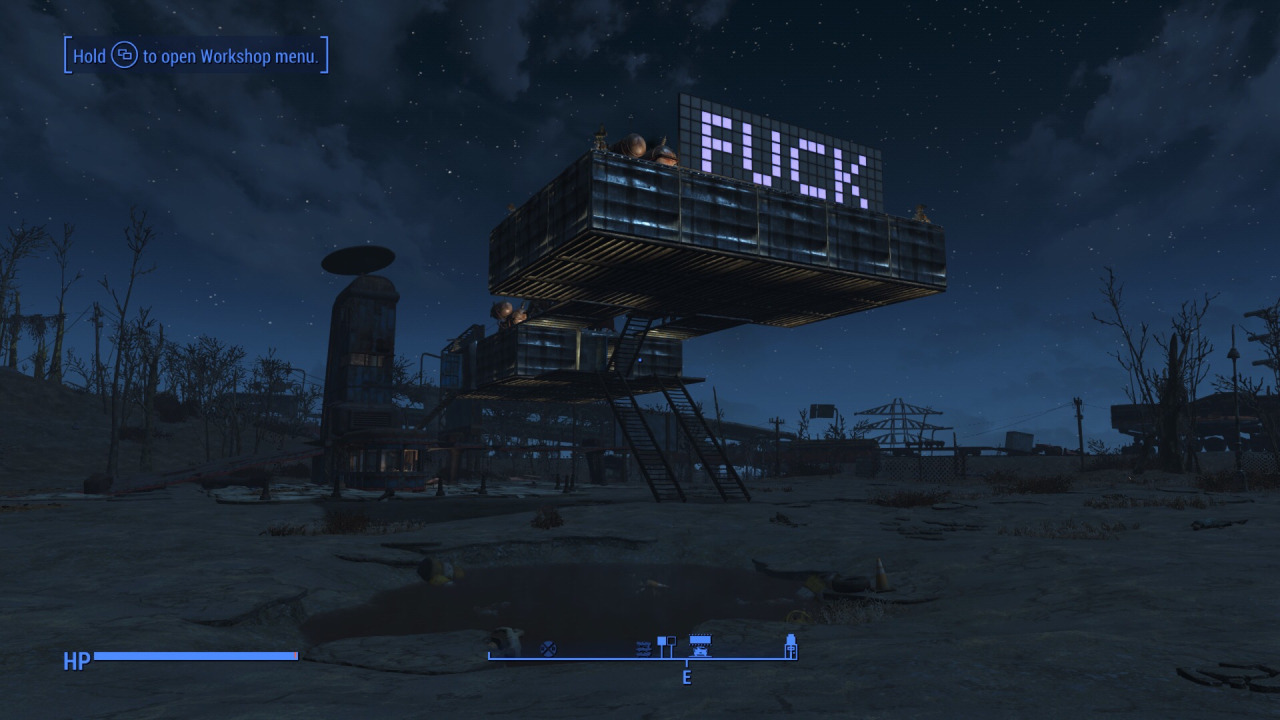Select the twin signposts compass marker
The image size is (1280, 720).
666,646
